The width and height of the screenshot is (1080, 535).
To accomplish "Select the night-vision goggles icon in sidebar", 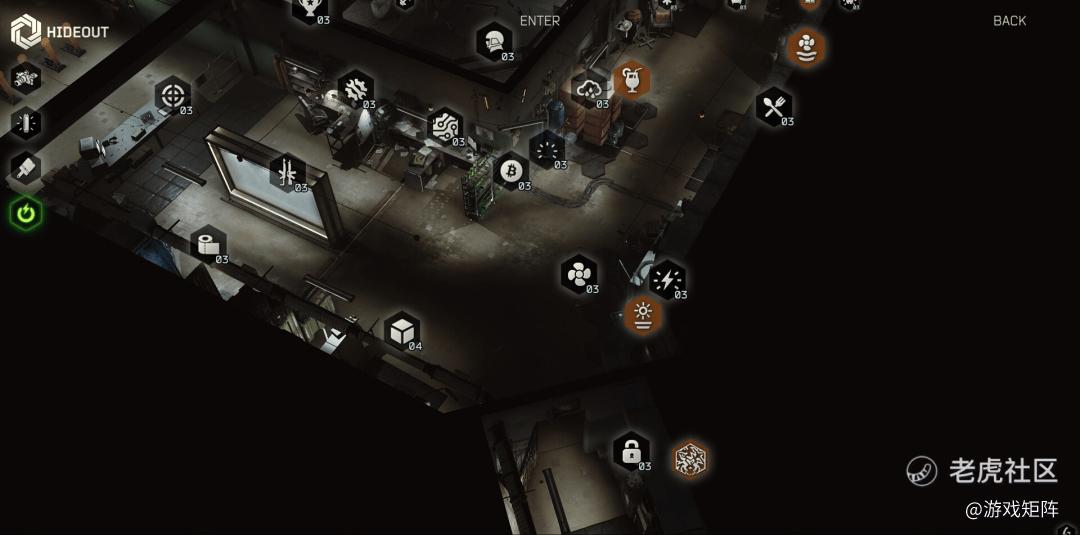I will point(26,76).
